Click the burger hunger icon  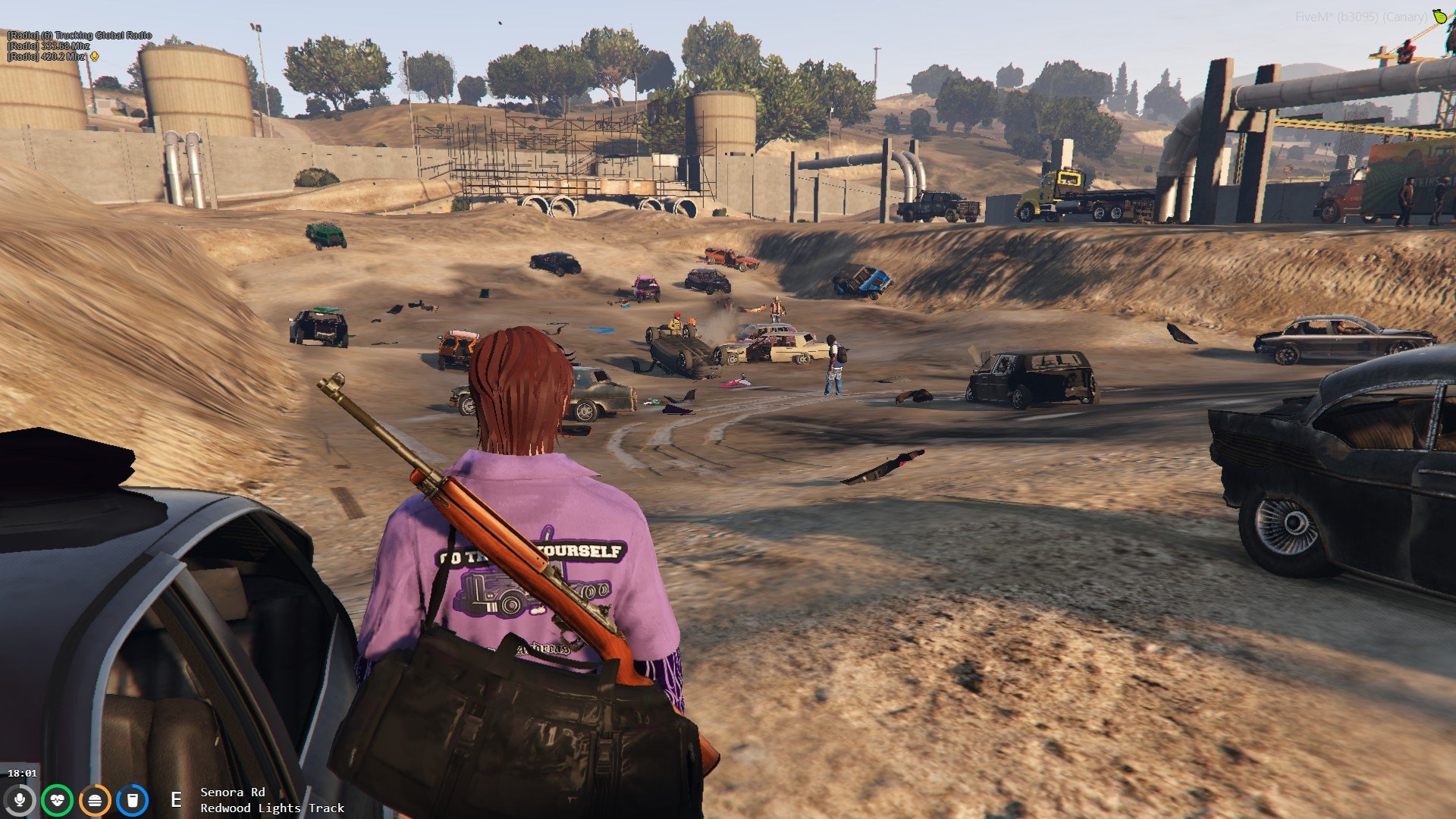(x=95, y=800)
